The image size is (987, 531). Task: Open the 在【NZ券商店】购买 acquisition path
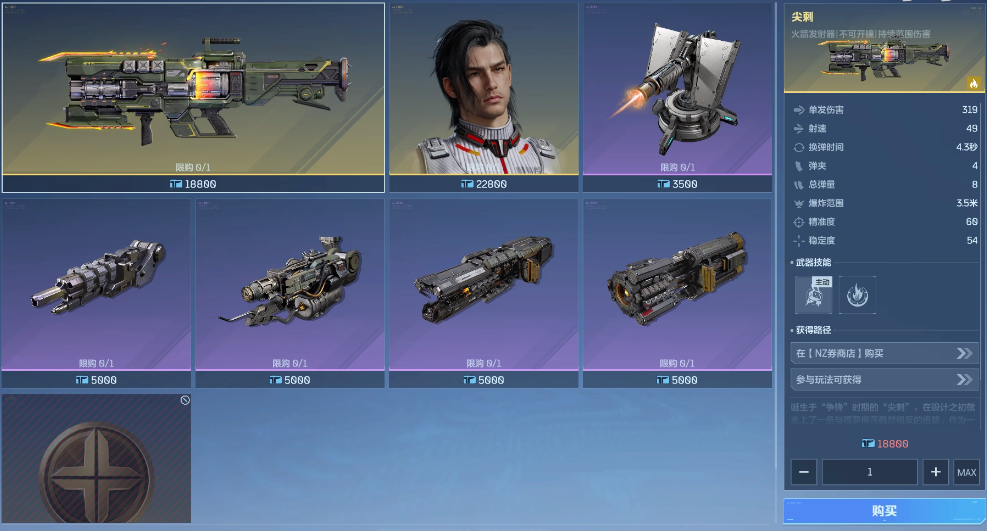[x=884, y=353]
